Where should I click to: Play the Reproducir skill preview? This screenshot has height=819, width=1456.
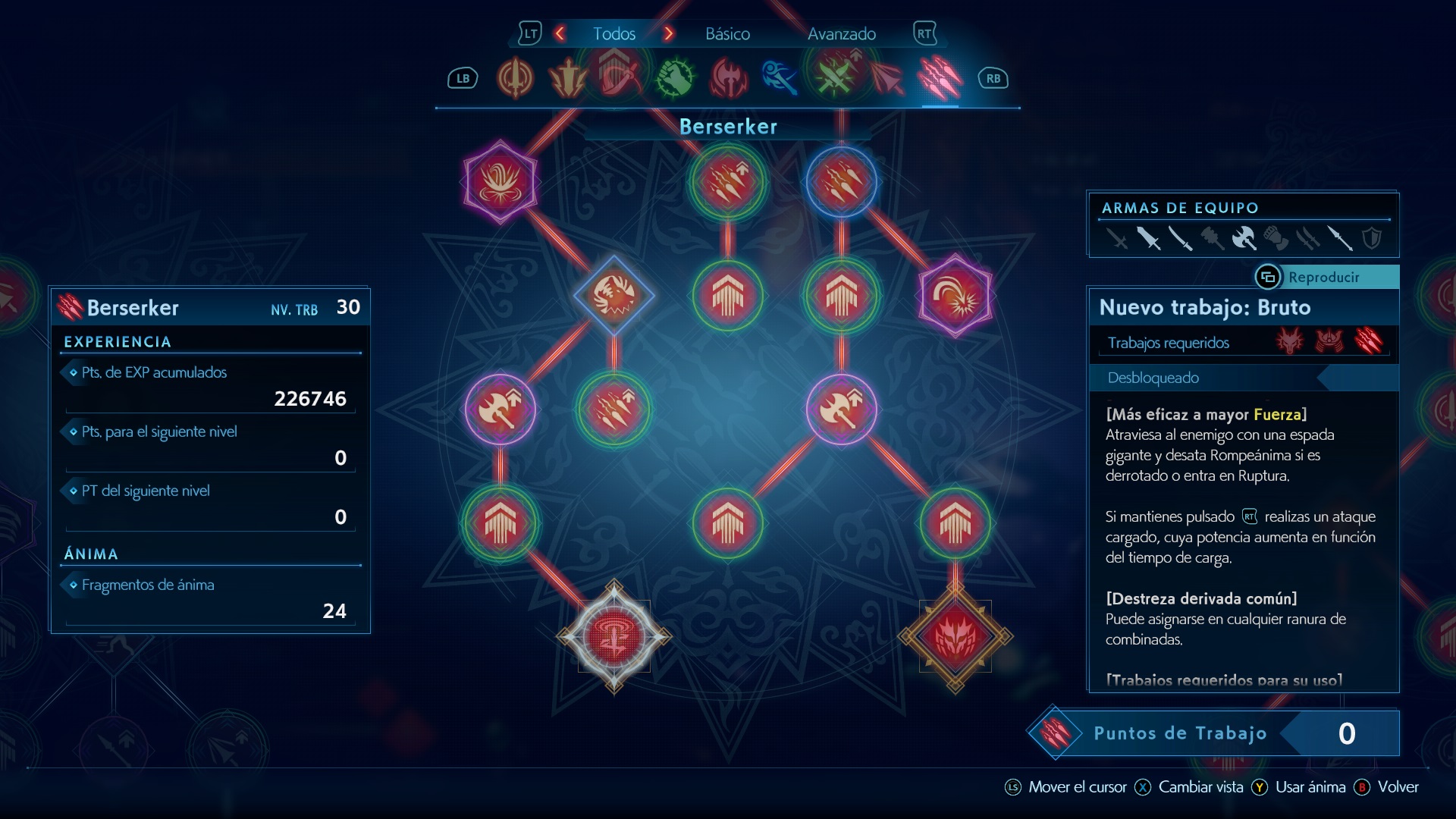coord(1323,278)
